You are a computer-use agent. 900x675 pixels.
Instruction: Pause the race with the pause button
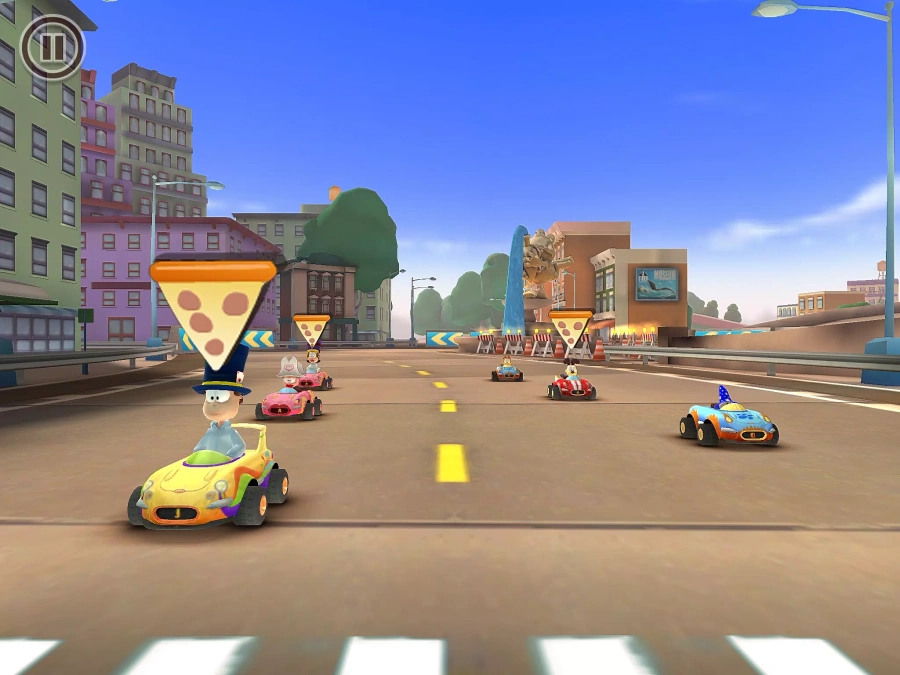click(52, 47)
